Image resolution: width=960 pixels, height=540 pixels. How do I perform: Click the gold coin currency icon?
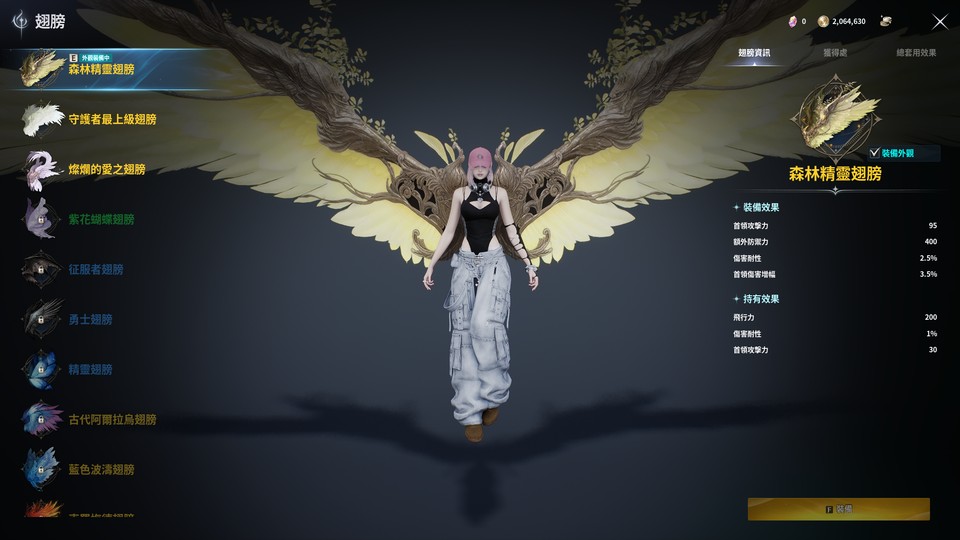tap(823, 21)
